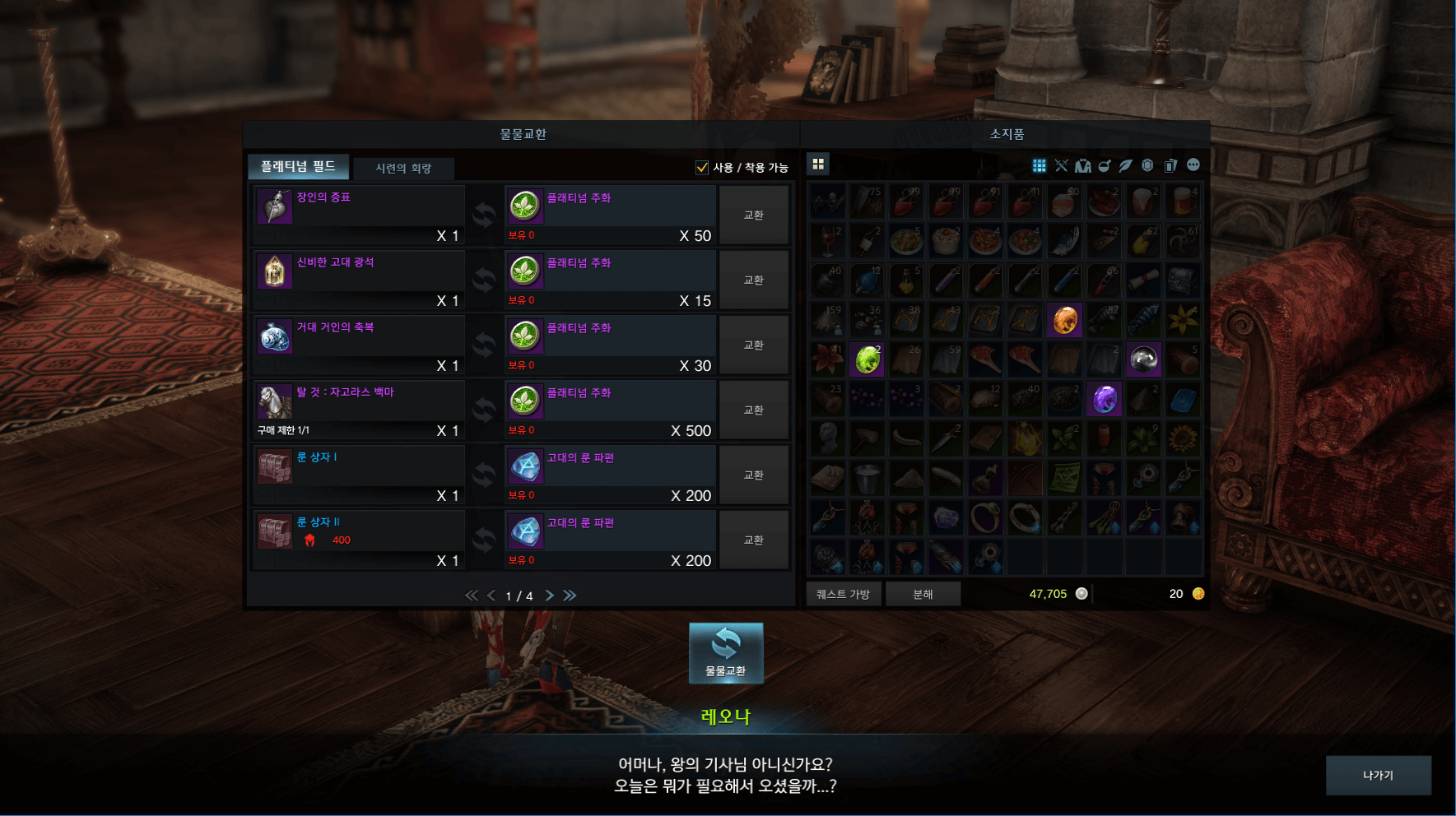The height and width of the screenshot is (816, 1456).
Task: Jump to last exchange page
Action: [570, 596]
